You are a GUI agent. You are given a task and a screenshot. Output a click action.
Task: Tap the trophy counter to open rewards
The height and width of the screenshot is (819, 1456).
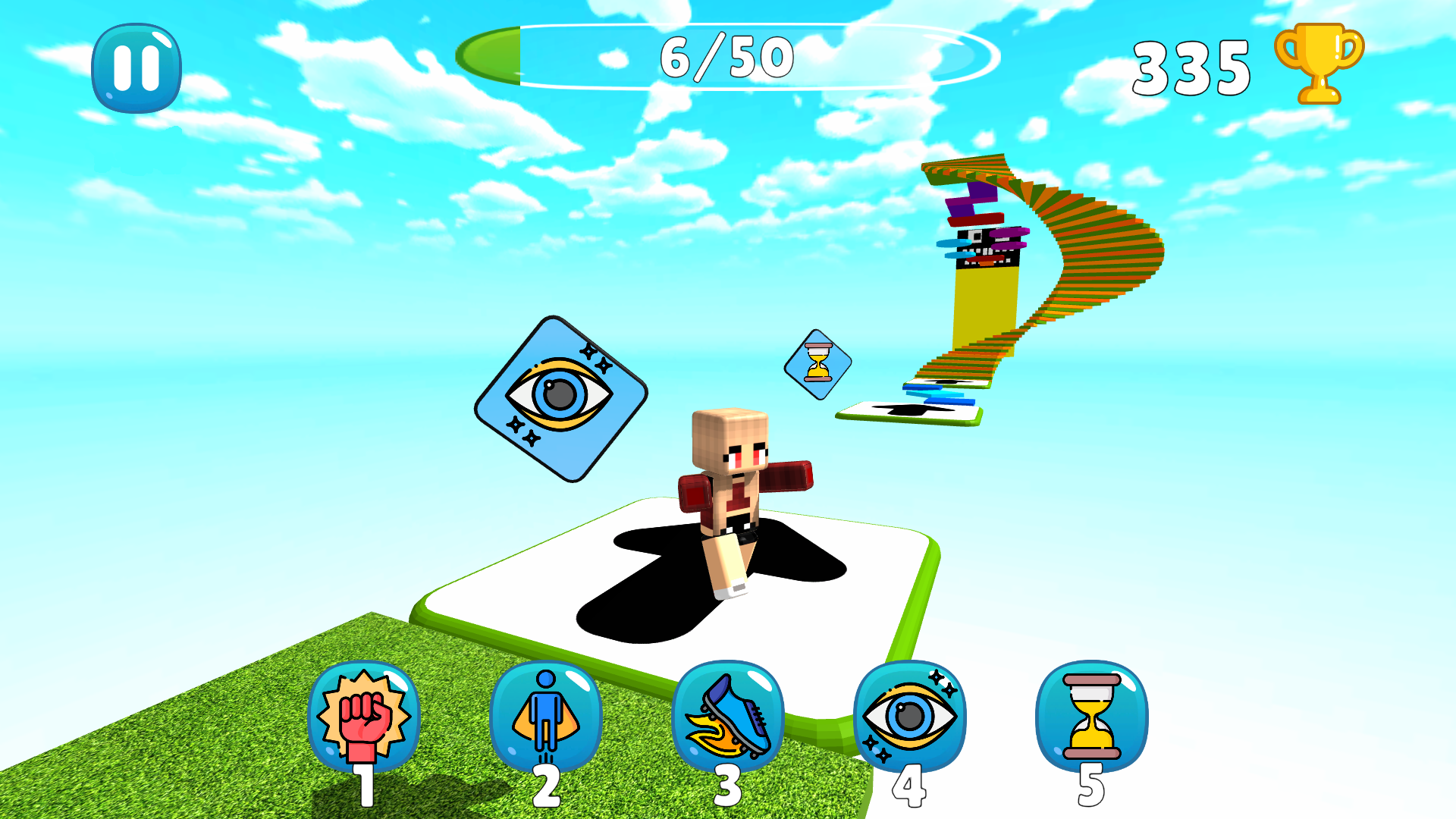[1318, 64]
